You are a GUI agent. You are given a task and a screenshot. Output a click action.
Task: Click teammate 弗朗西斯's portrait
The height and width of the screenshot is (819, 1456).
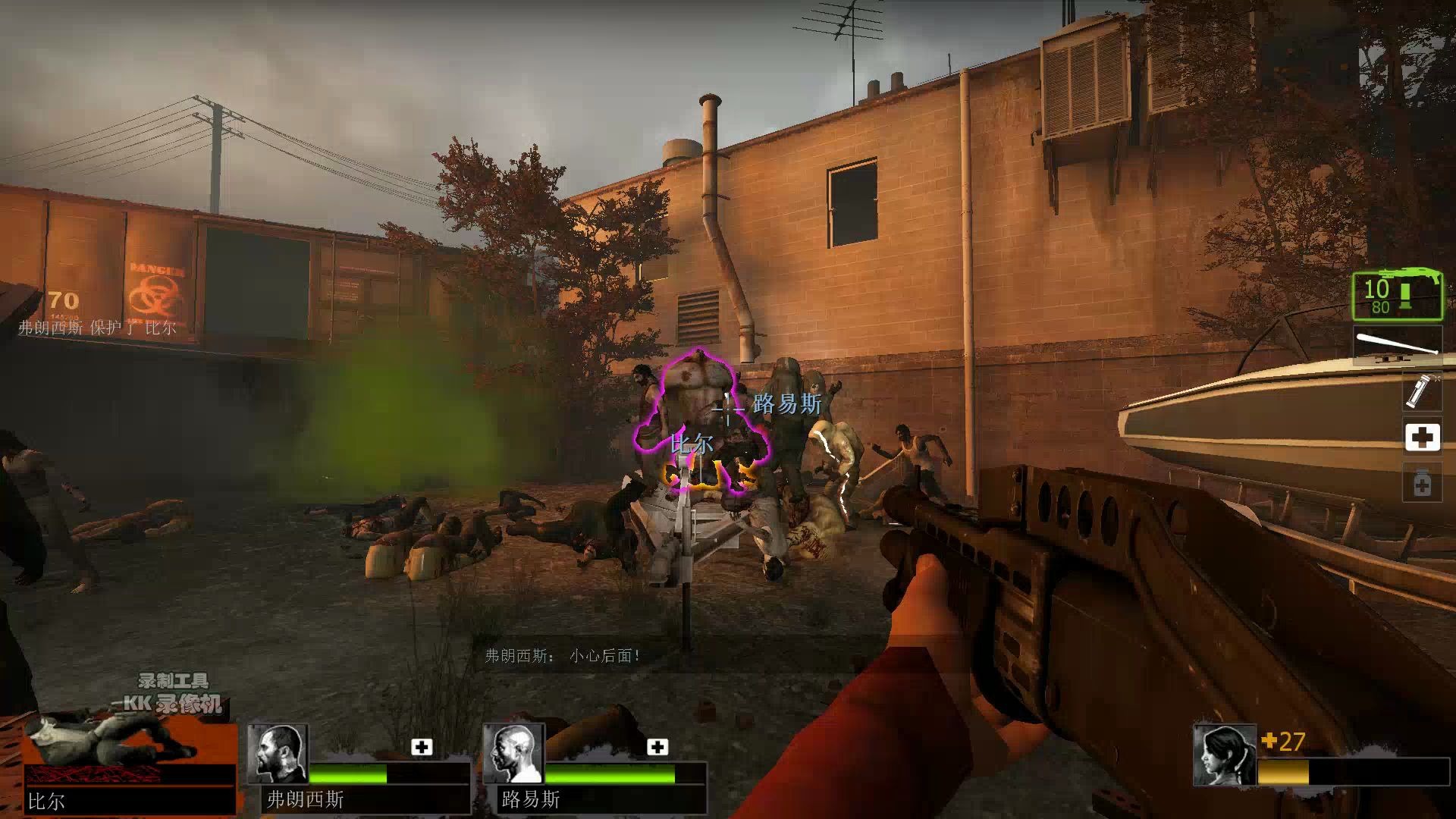[278, 753]
